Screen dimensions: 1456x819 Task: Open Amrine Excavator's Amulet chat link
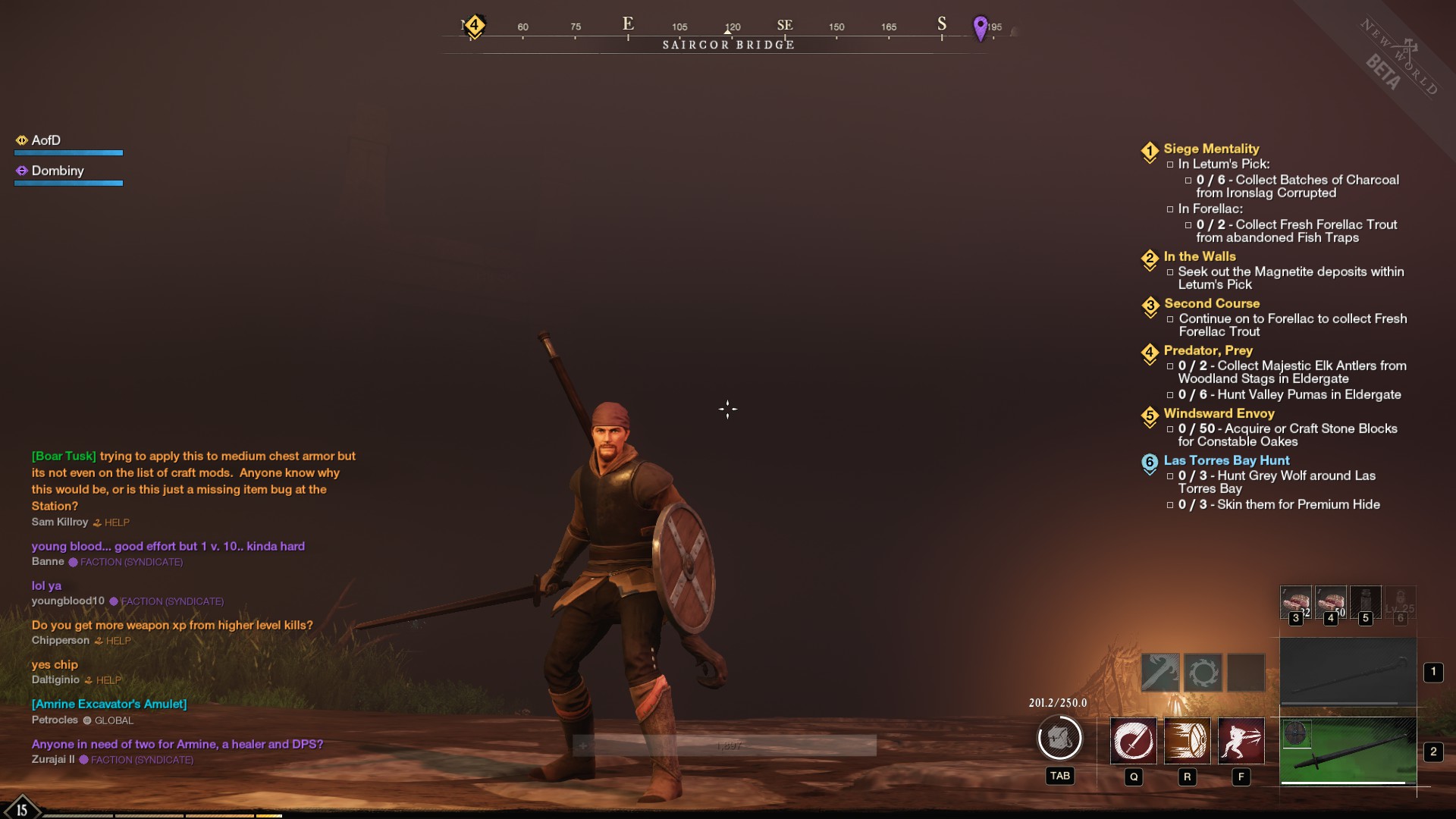(109, 704)
